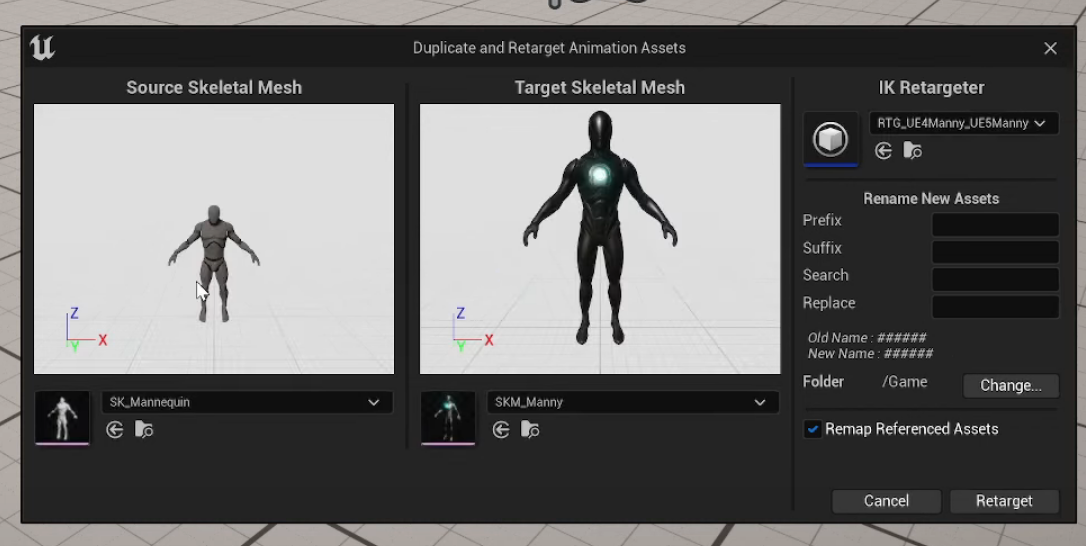Open the SK_Mannequin source mesh dropdown

click(246, 402)
